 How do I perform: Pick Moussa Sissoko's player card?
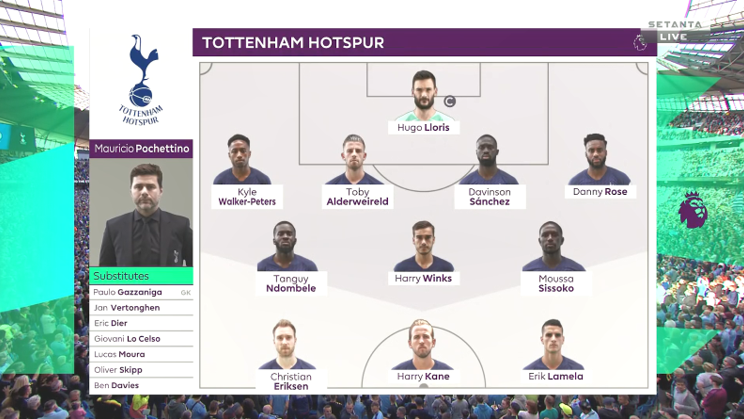[x=555, y=259]
